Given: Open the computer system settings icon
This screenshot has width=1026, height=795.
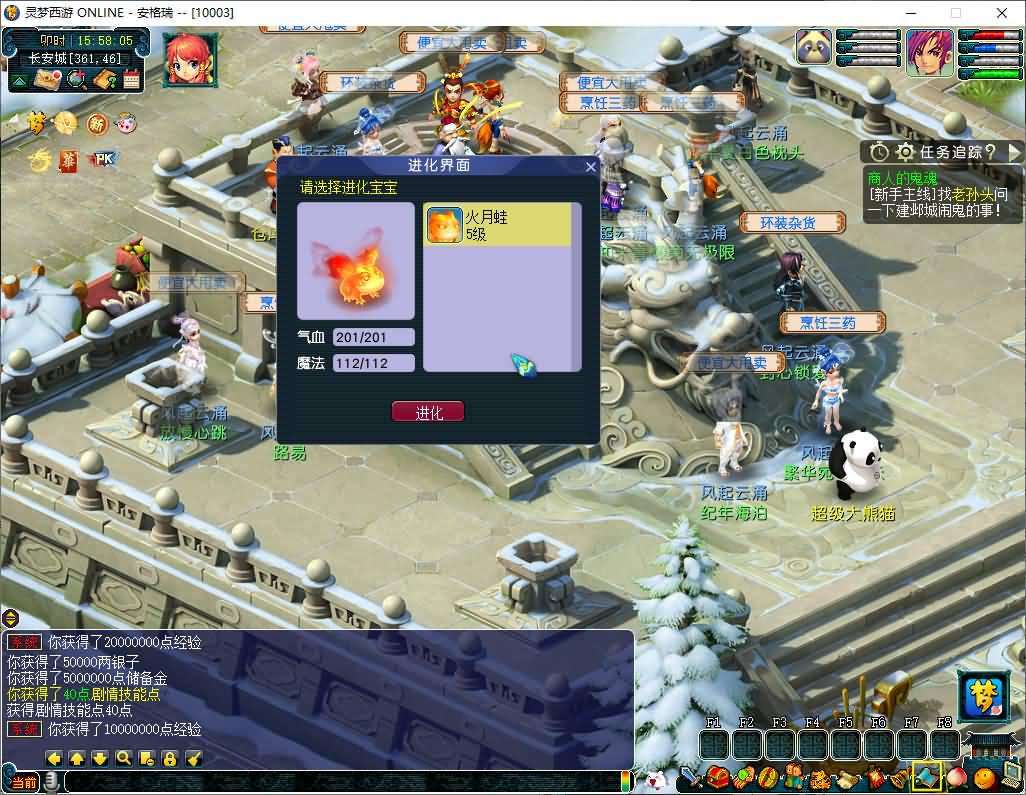Looking at the screenshot, I should tap(1011, 774).
